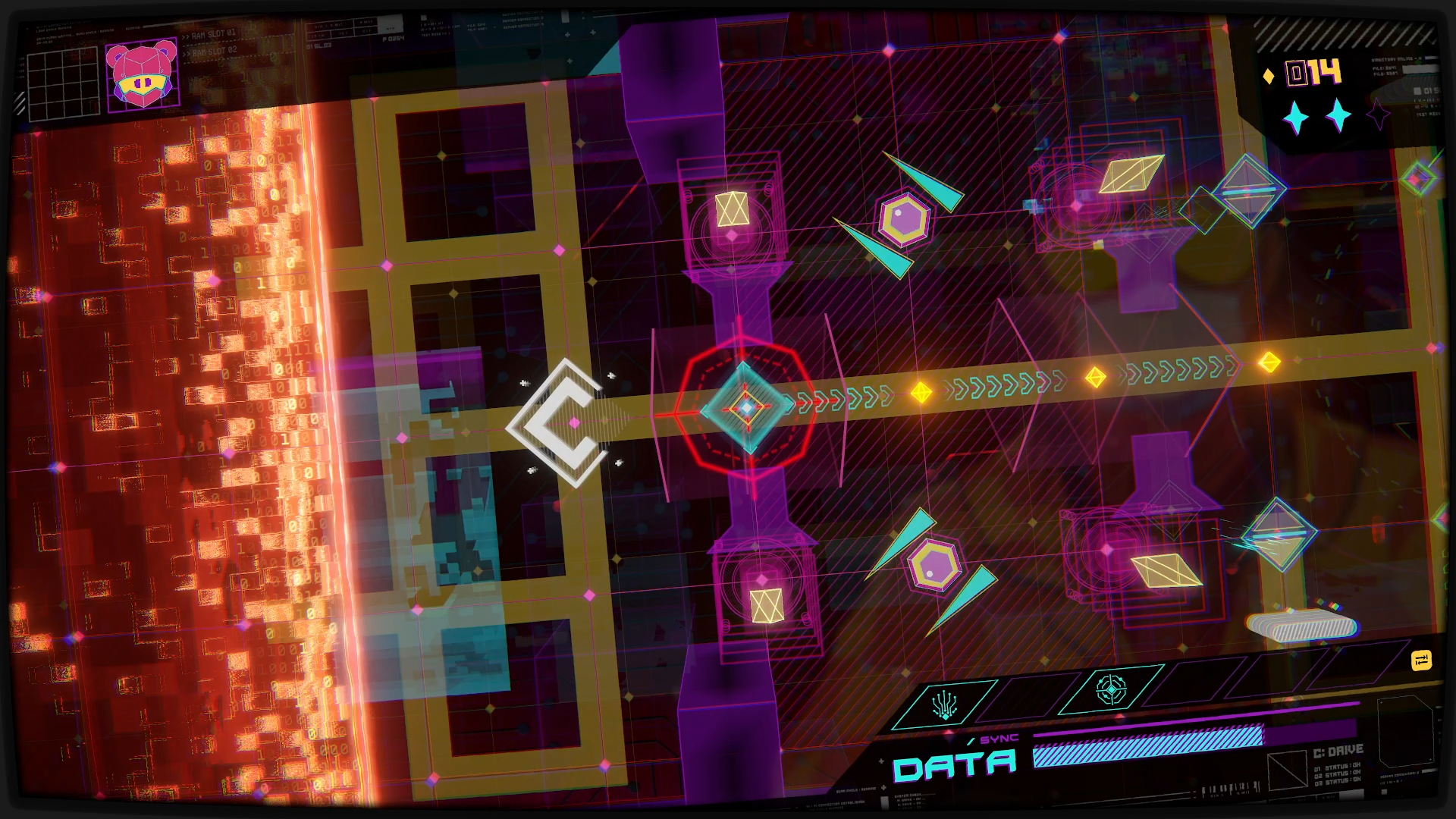Select the pink bear character portrait
This screenshot has height=819, width=1456.
click(143, 75)
